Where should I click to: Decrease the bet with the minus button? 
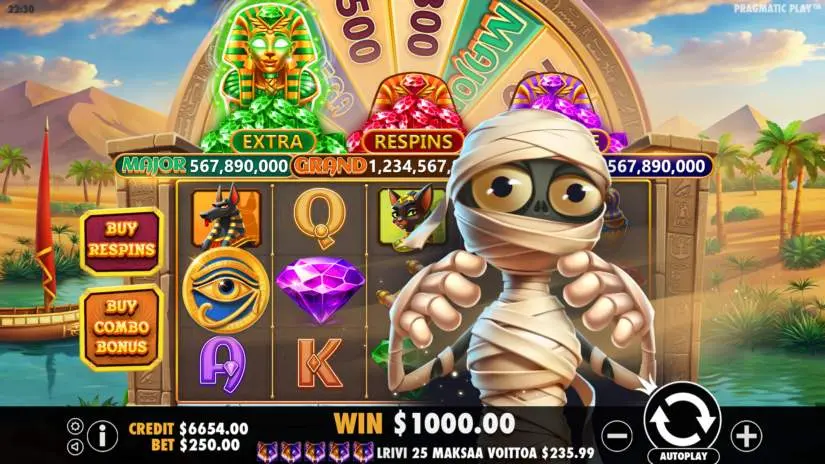619,436
